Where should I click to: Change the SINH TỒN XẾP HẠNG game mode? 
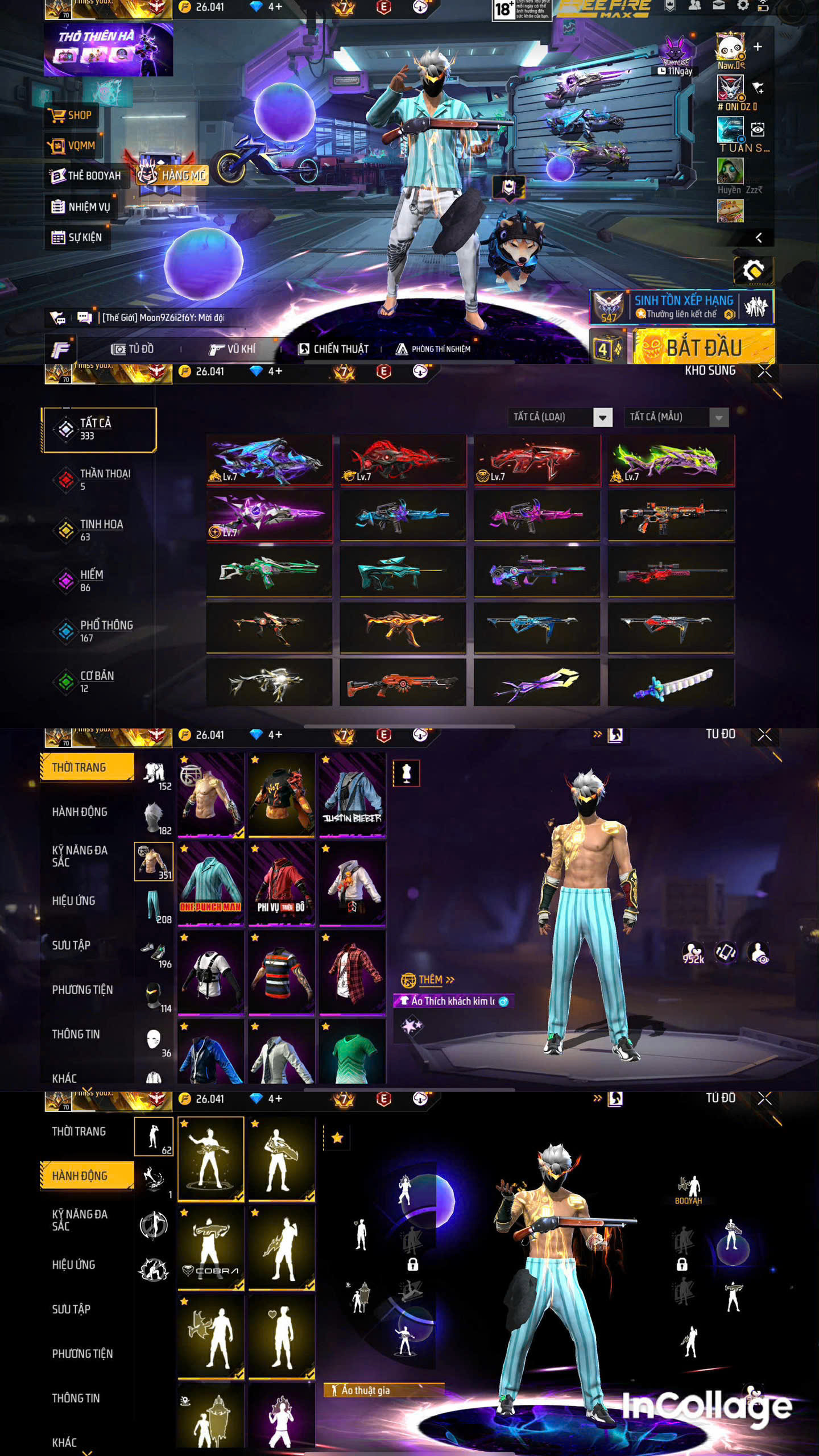pyautogui.click(x=682, y=307)
